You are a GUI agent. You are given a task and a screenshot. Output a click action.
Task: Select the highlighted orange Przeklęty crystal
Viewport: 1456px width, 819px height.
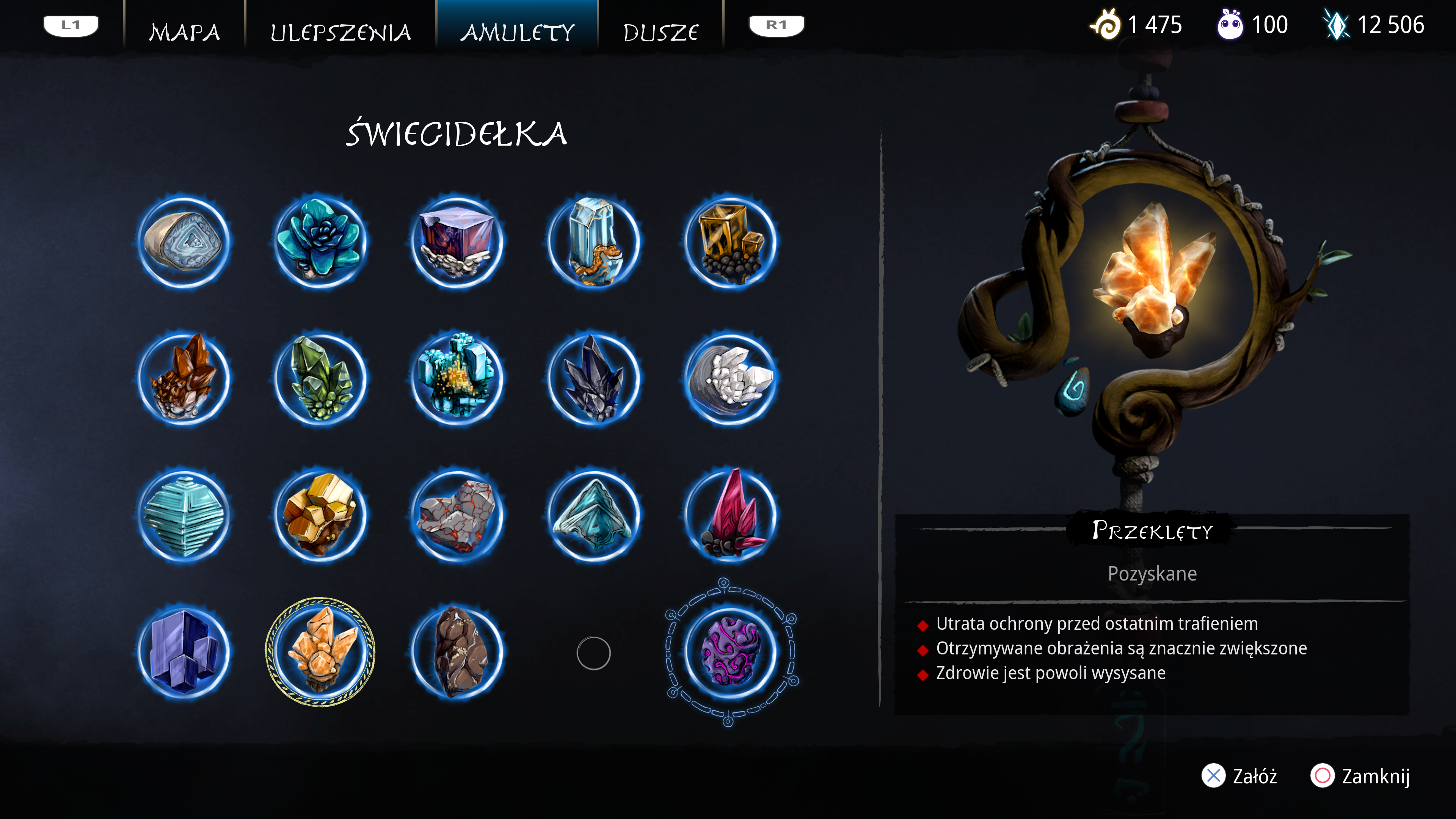click(x=320, y=652)
